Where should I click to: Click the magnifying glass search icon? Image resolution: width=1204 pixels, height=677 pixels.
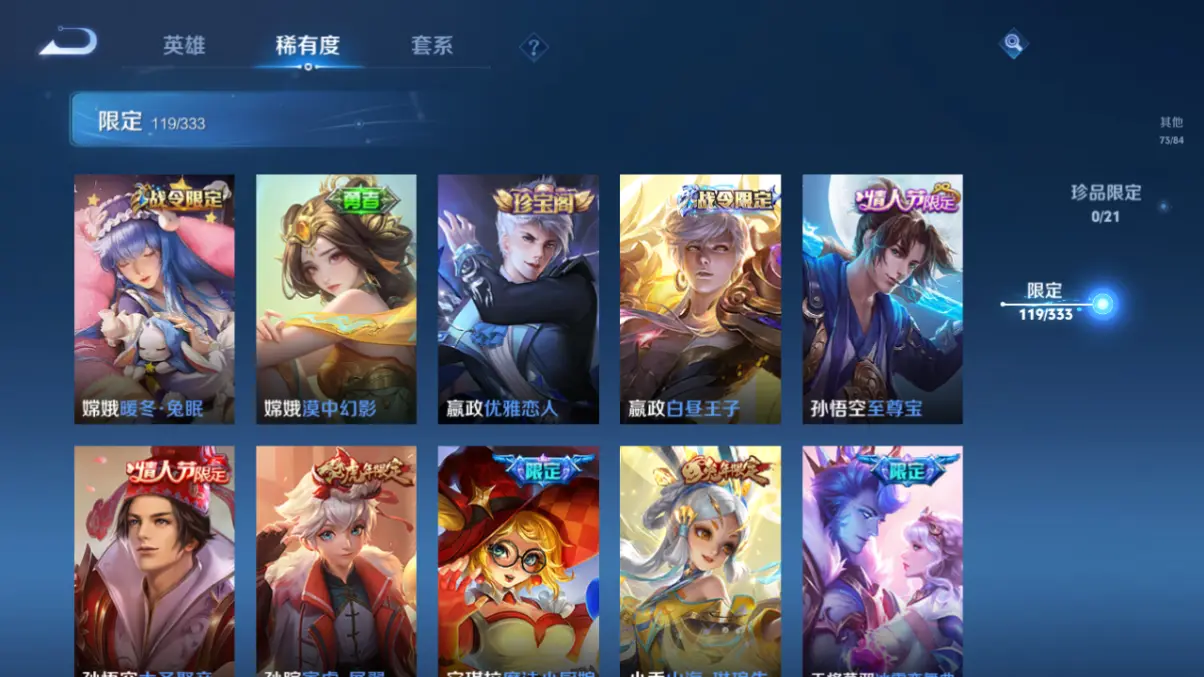tap(1013, 43)
